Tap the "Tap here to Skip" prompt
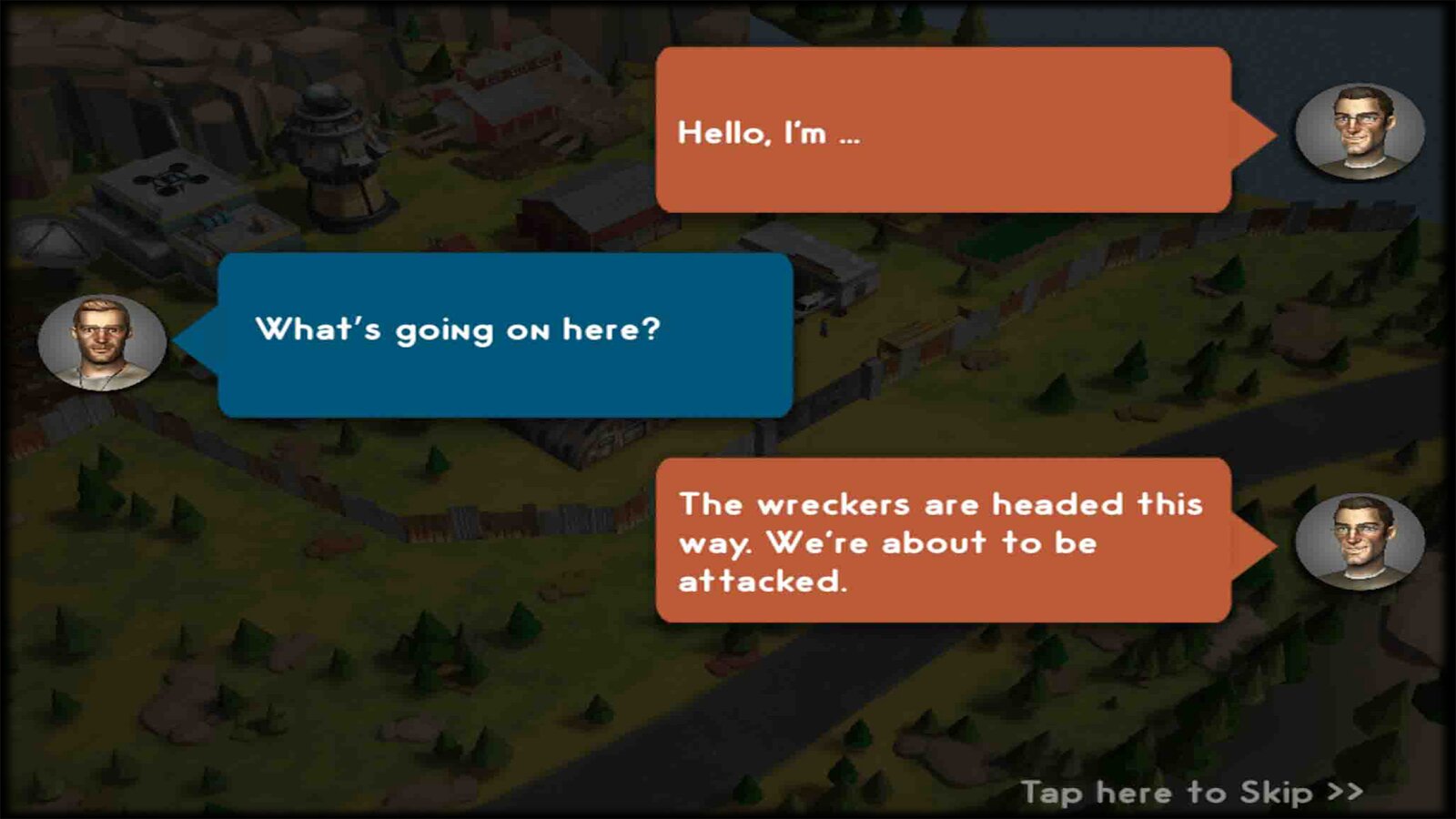The width and height of the screenshot is (1456, 819). coord(1190,793)
